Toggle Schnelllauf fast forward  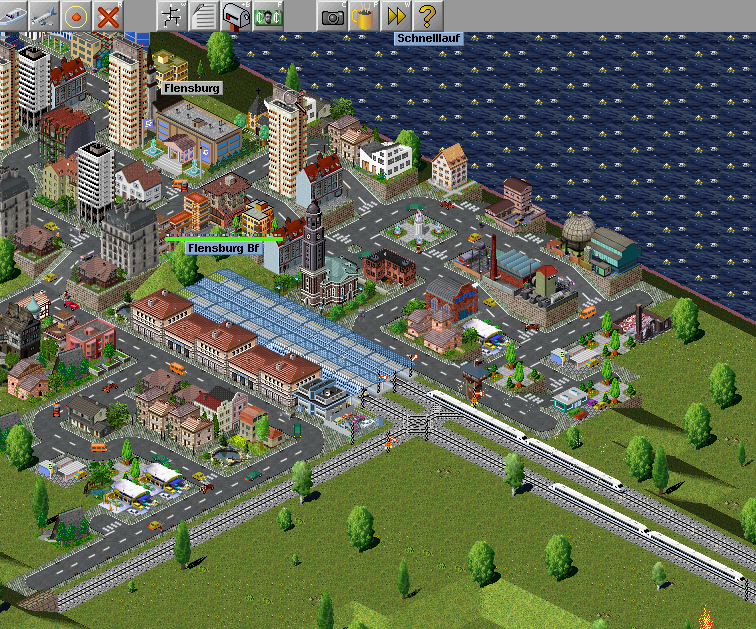[396, 15]
